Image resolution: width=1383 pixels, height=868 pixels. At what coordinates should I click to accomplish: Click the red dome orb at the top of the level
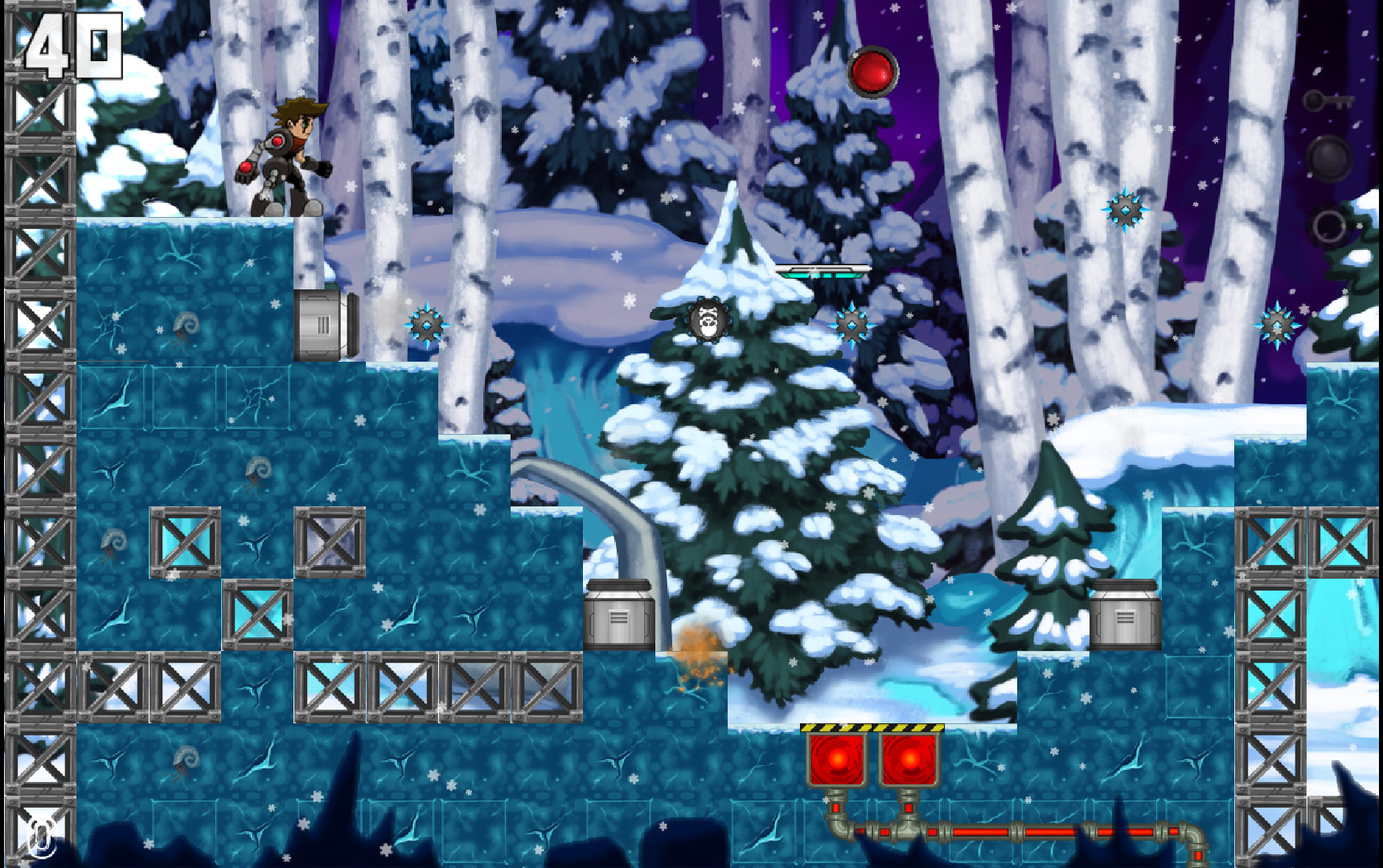[874, 72]
